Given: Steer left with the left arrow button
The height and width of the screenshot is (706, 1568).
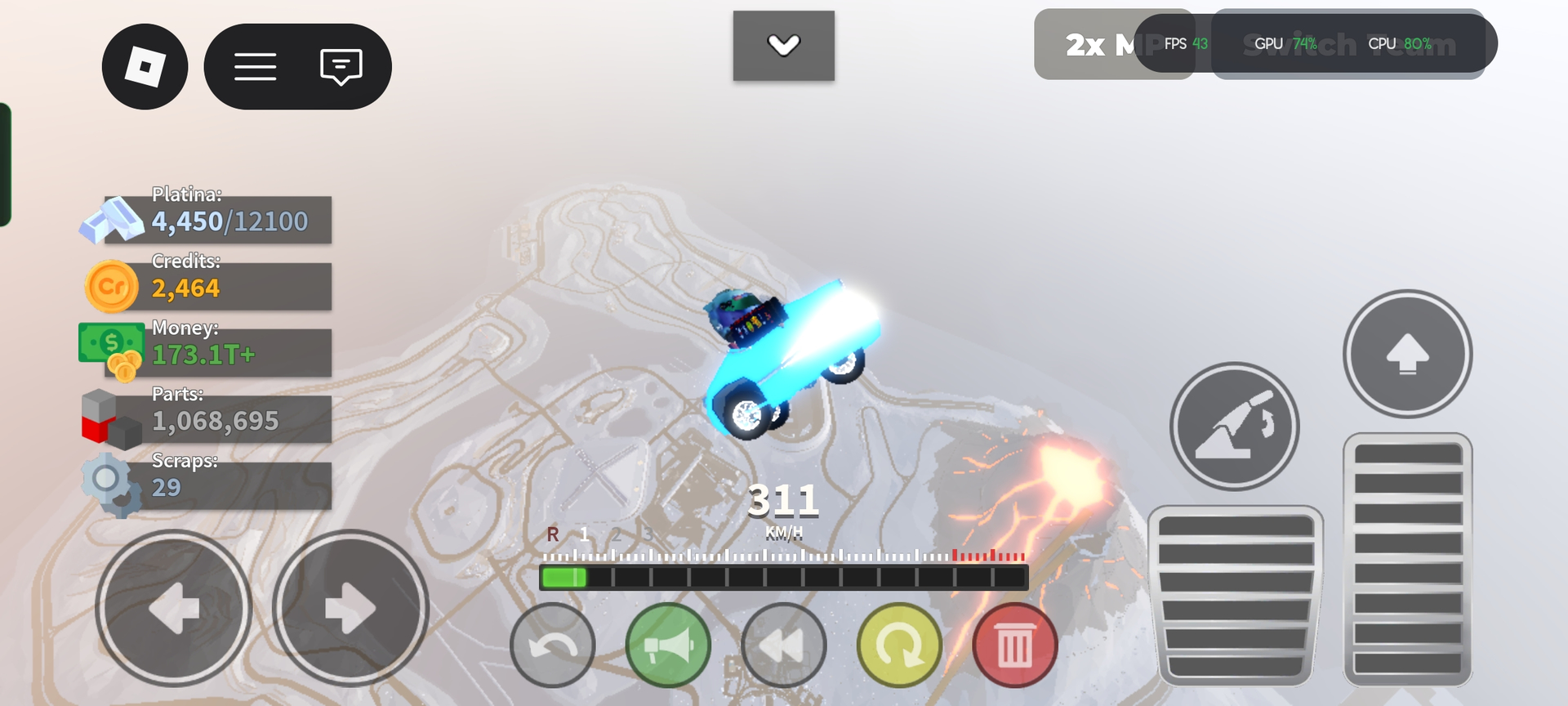Looking at the screenshot, I should (173, 608).
